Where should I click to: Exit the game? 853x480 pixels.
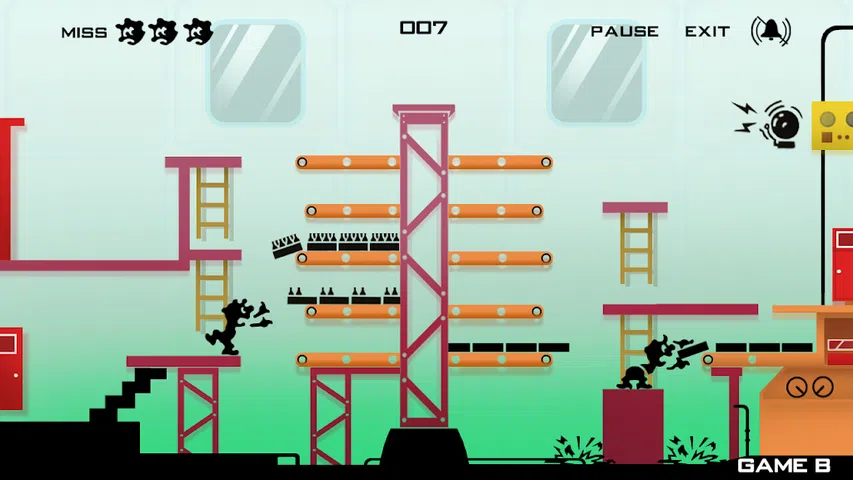707,31
